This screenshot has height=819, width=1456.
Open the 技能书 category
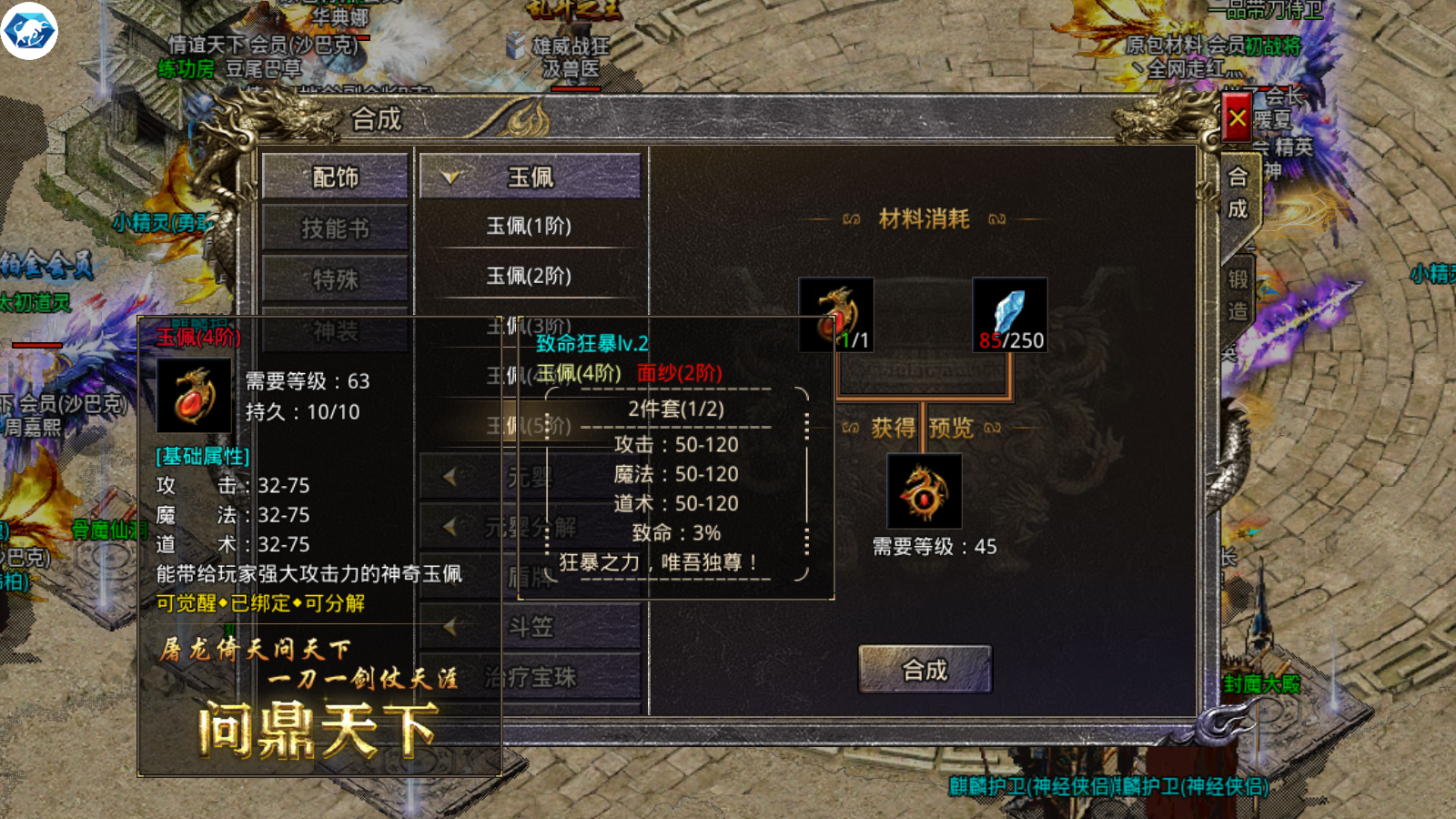338,227
